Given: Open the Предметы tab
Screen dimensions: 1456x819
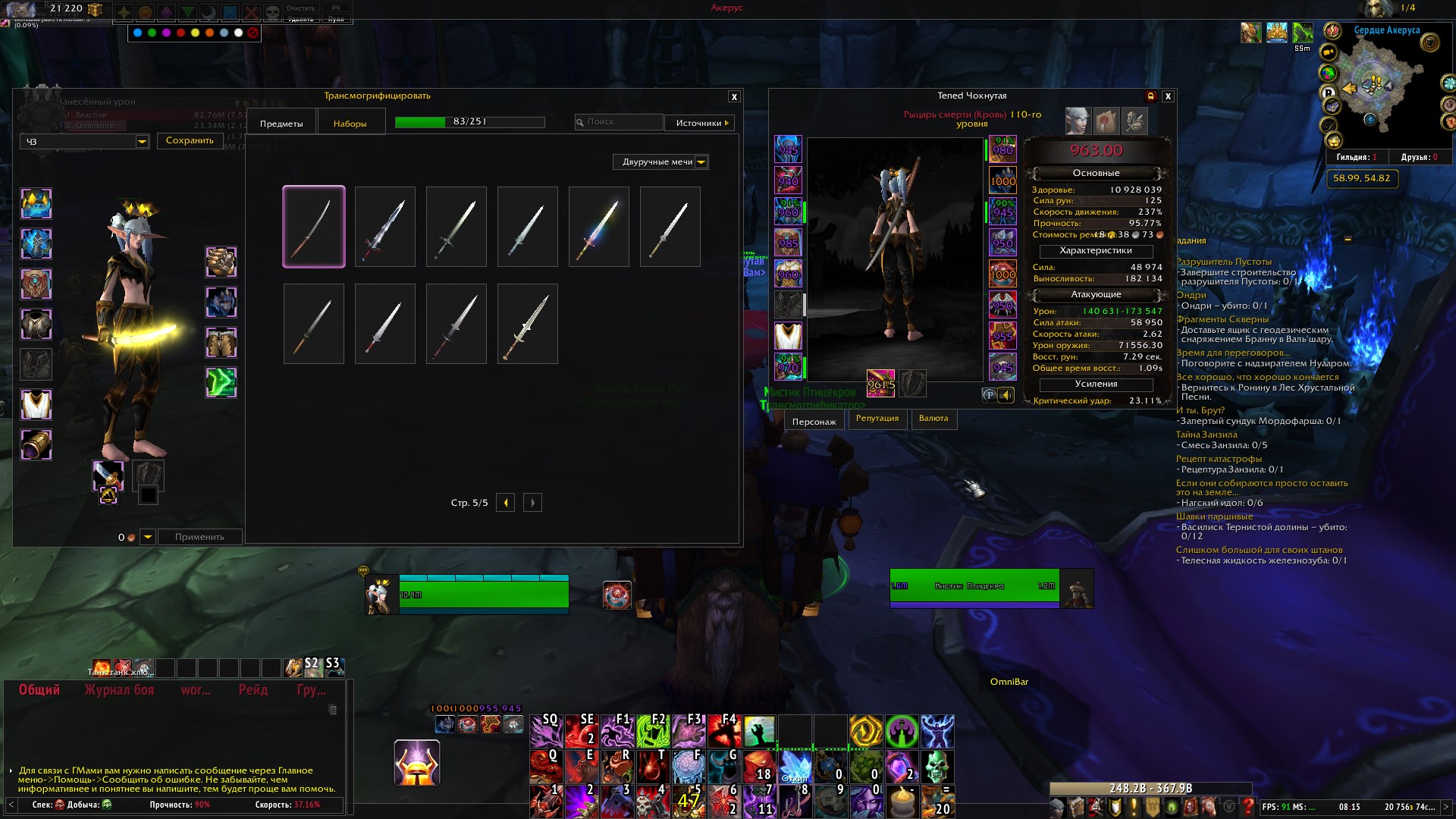Looking at the screenshot, I should (281, 124).
